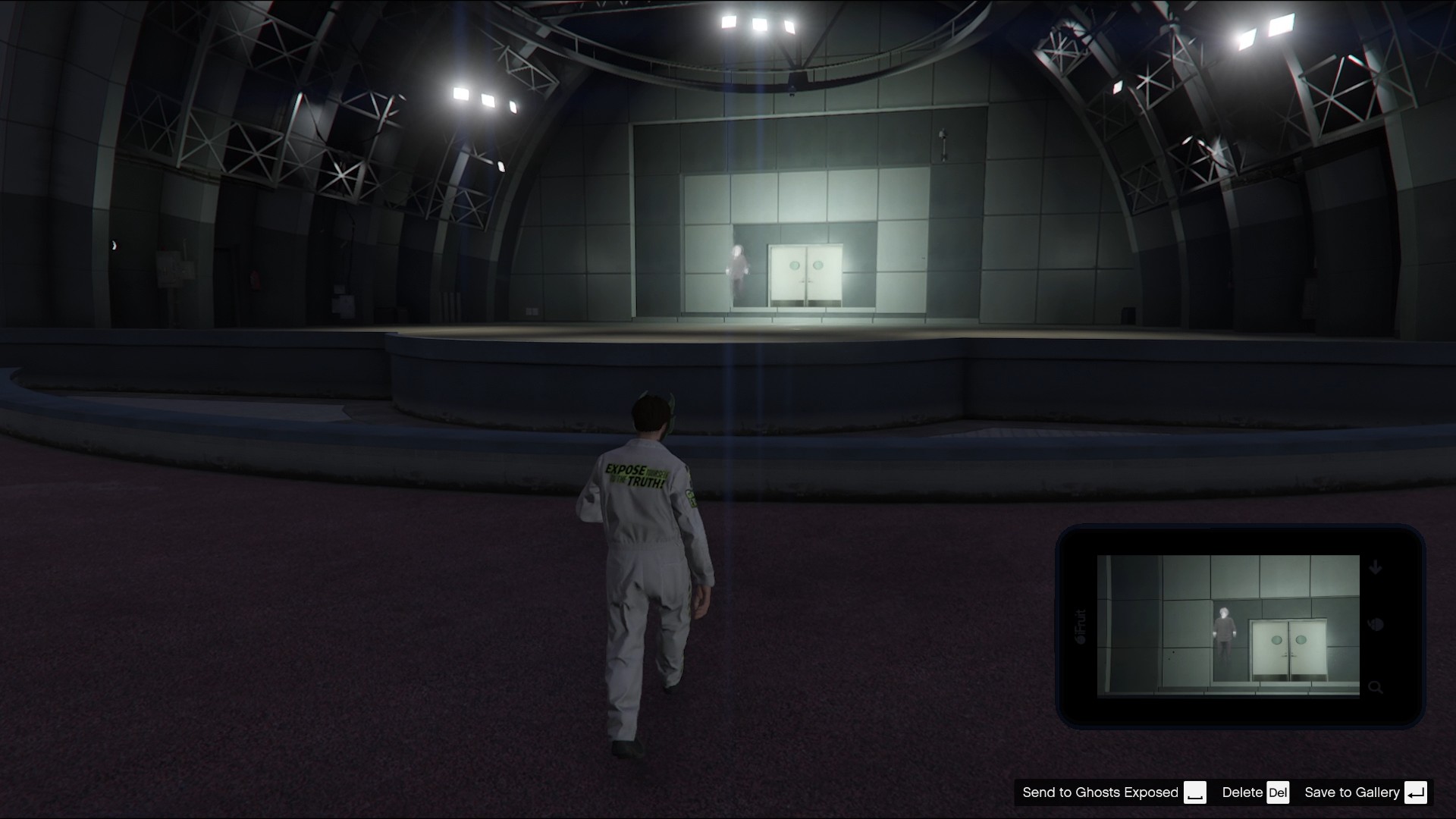1456x819 pixels.
Task: Click the download arrow icon on the iFruit phone
Action: coord(1374,567)
